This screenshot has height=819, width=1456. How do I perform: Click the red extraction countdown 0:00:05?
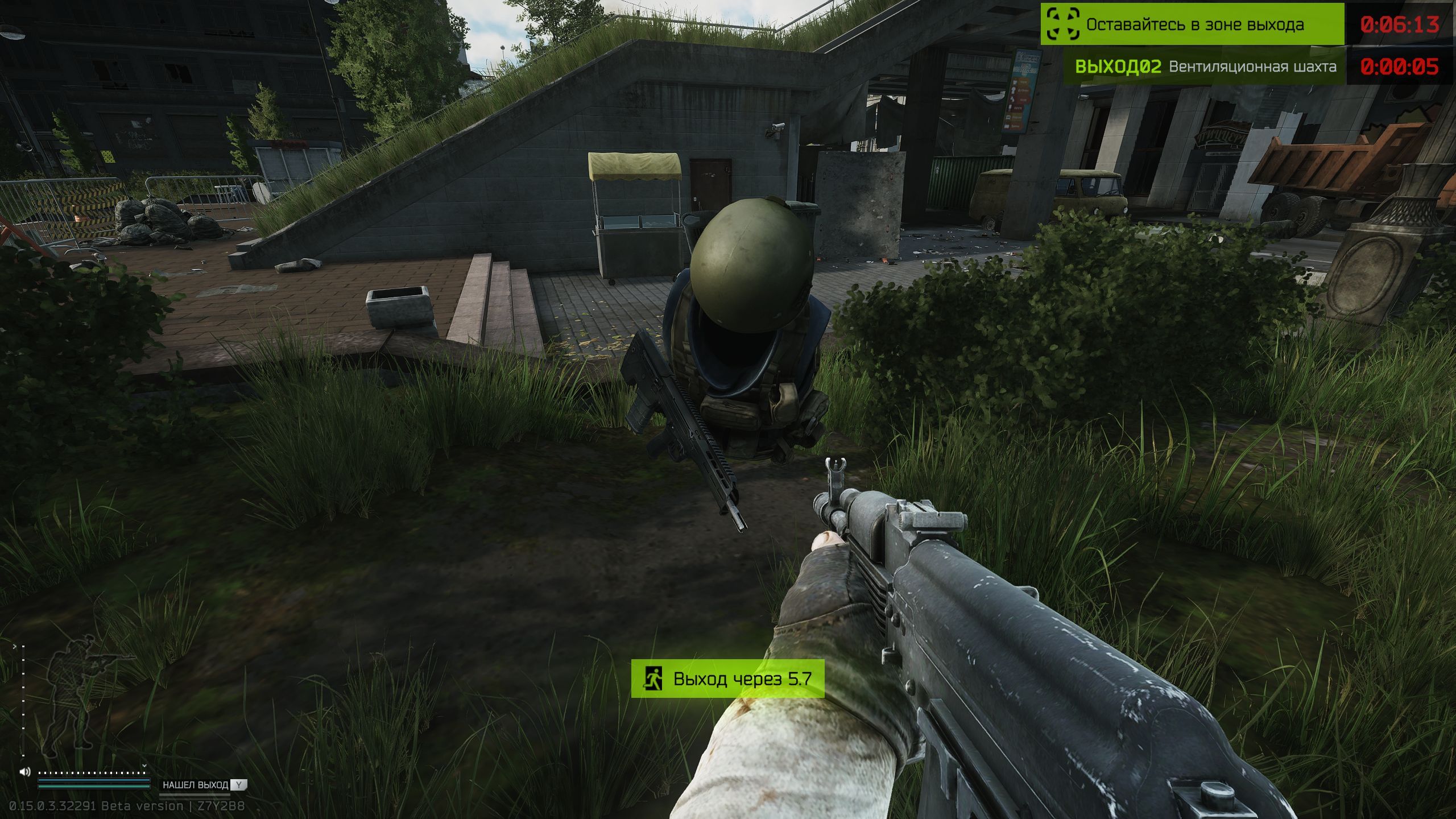(x=1400, y=67)
